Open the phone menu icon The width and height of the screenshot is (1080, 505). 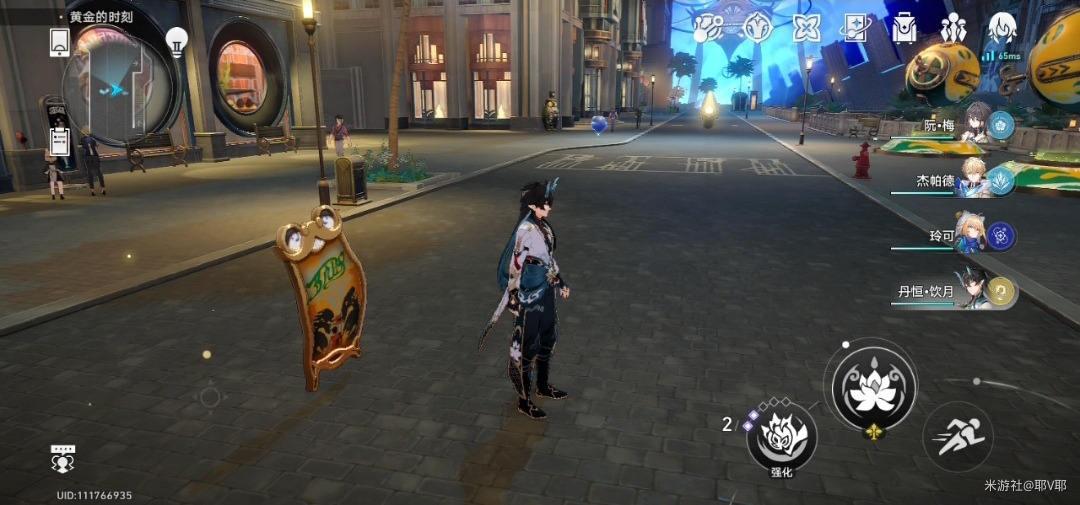(x=59, y=42)
